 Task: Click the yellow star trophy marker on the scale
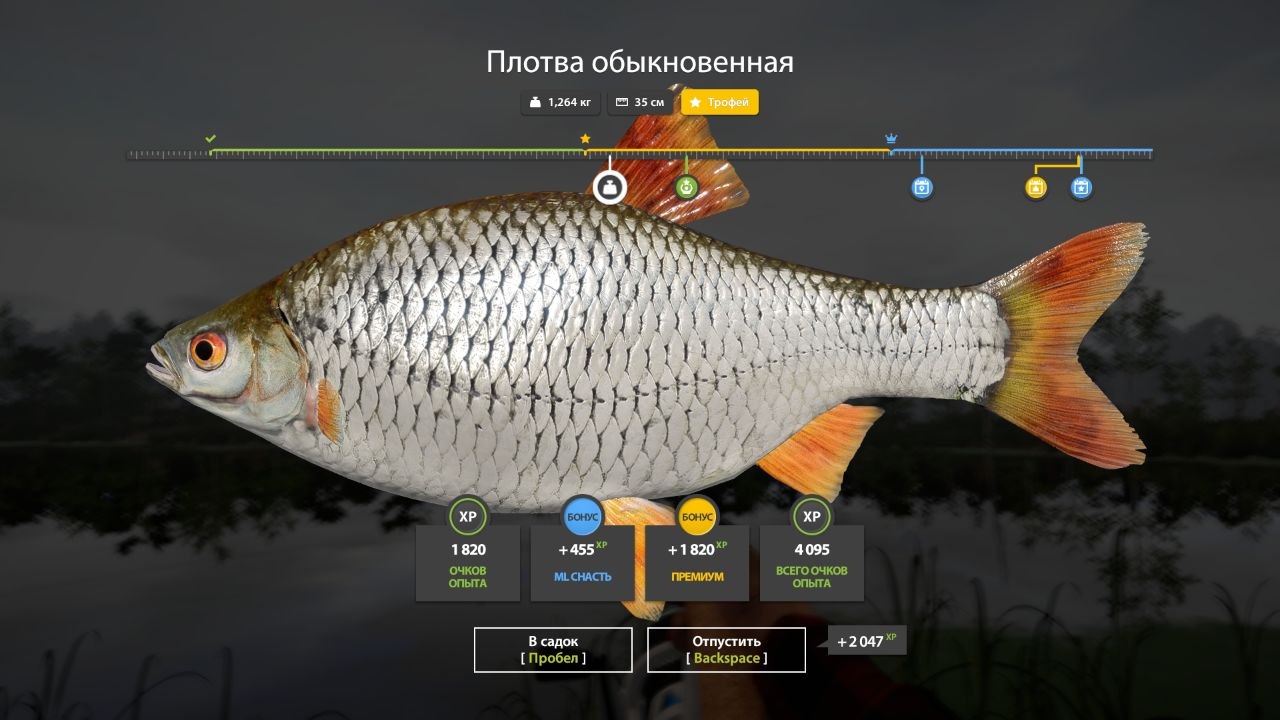coord(585,139)
